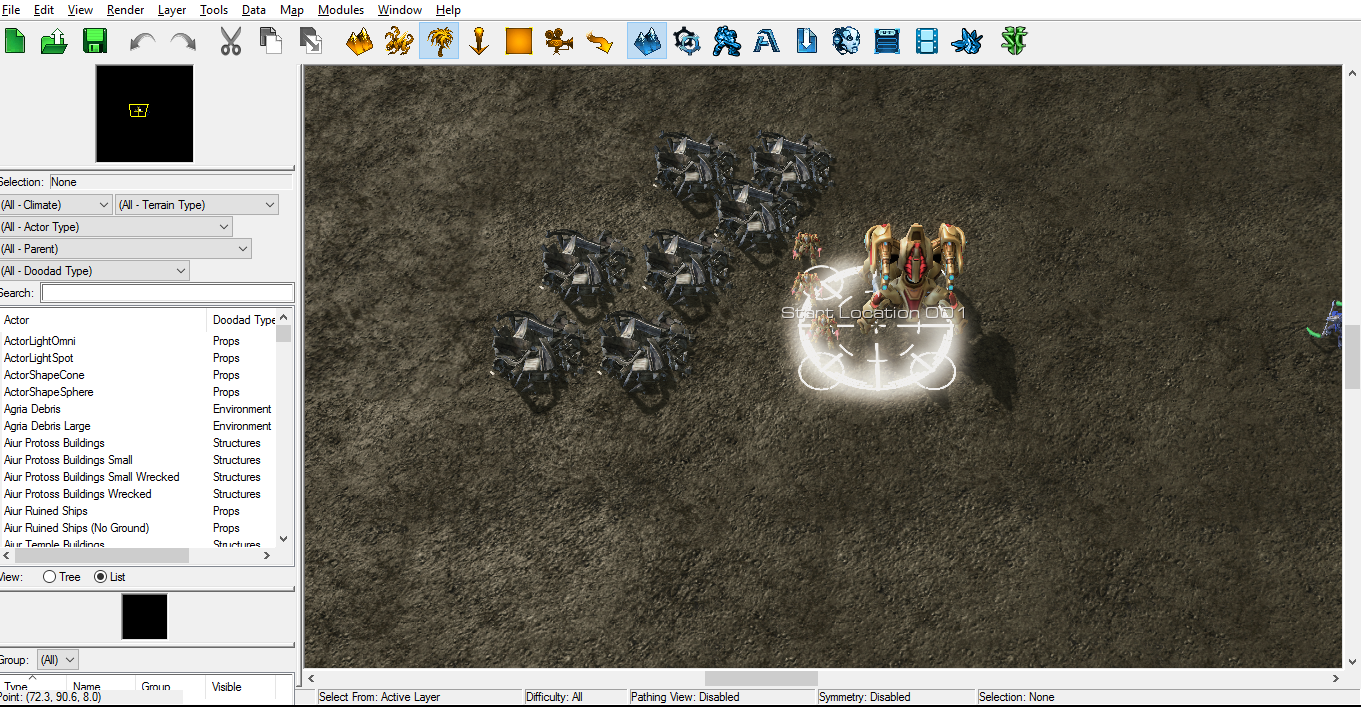Open the text module letter A icon
Image resolution: width=1361 pixels, height=707 pixels.
(767, 41)
